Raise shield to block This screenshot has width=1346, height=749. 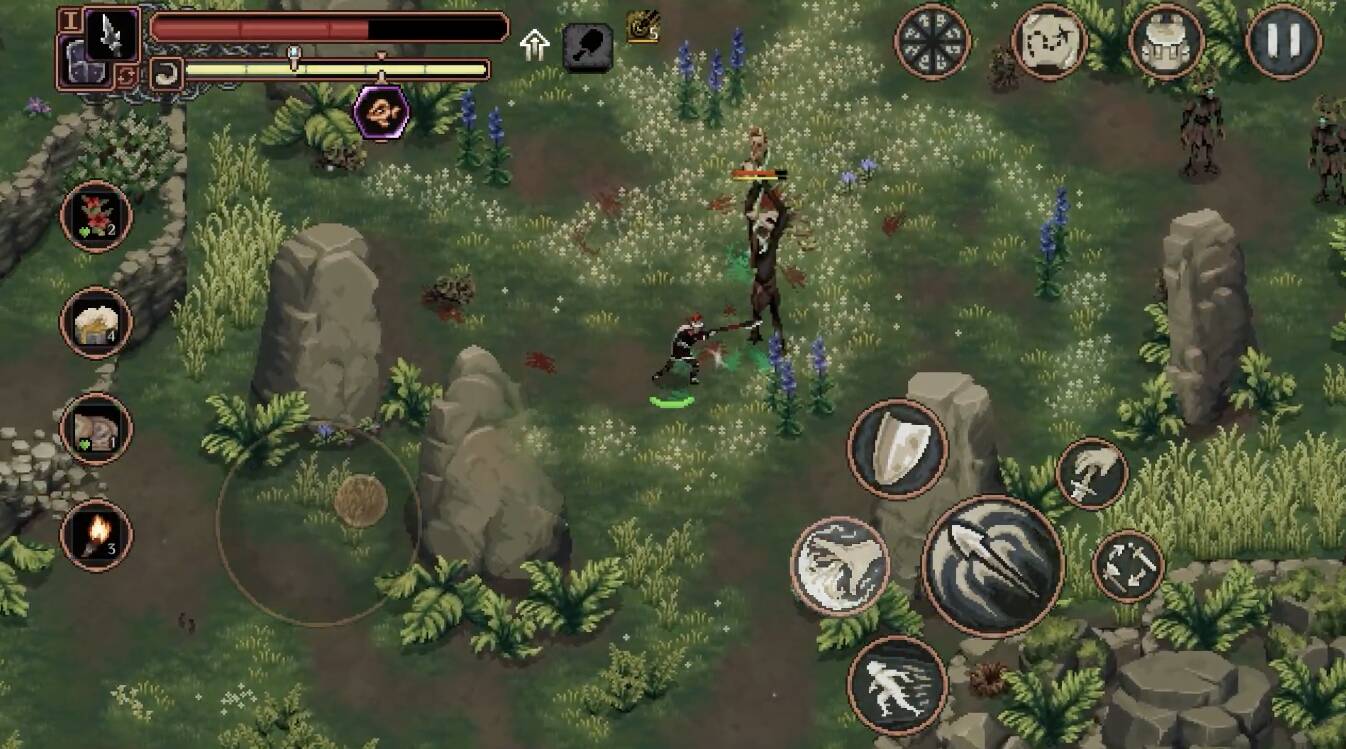pyautogui.click(x=897, y=449)
